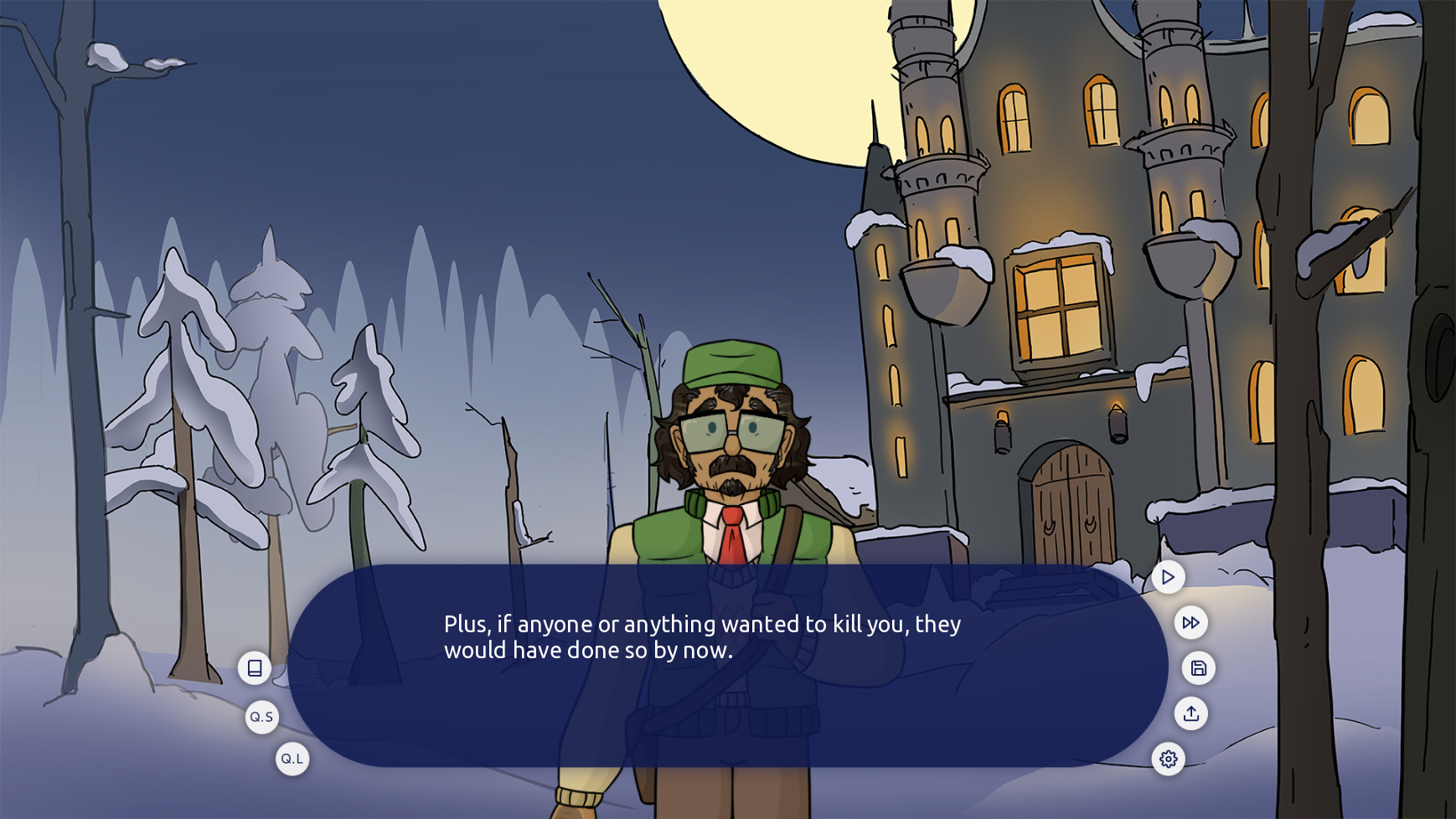Click the tall castle tower on the right
Screen dimensions: 1456x819
(1177, 126)
